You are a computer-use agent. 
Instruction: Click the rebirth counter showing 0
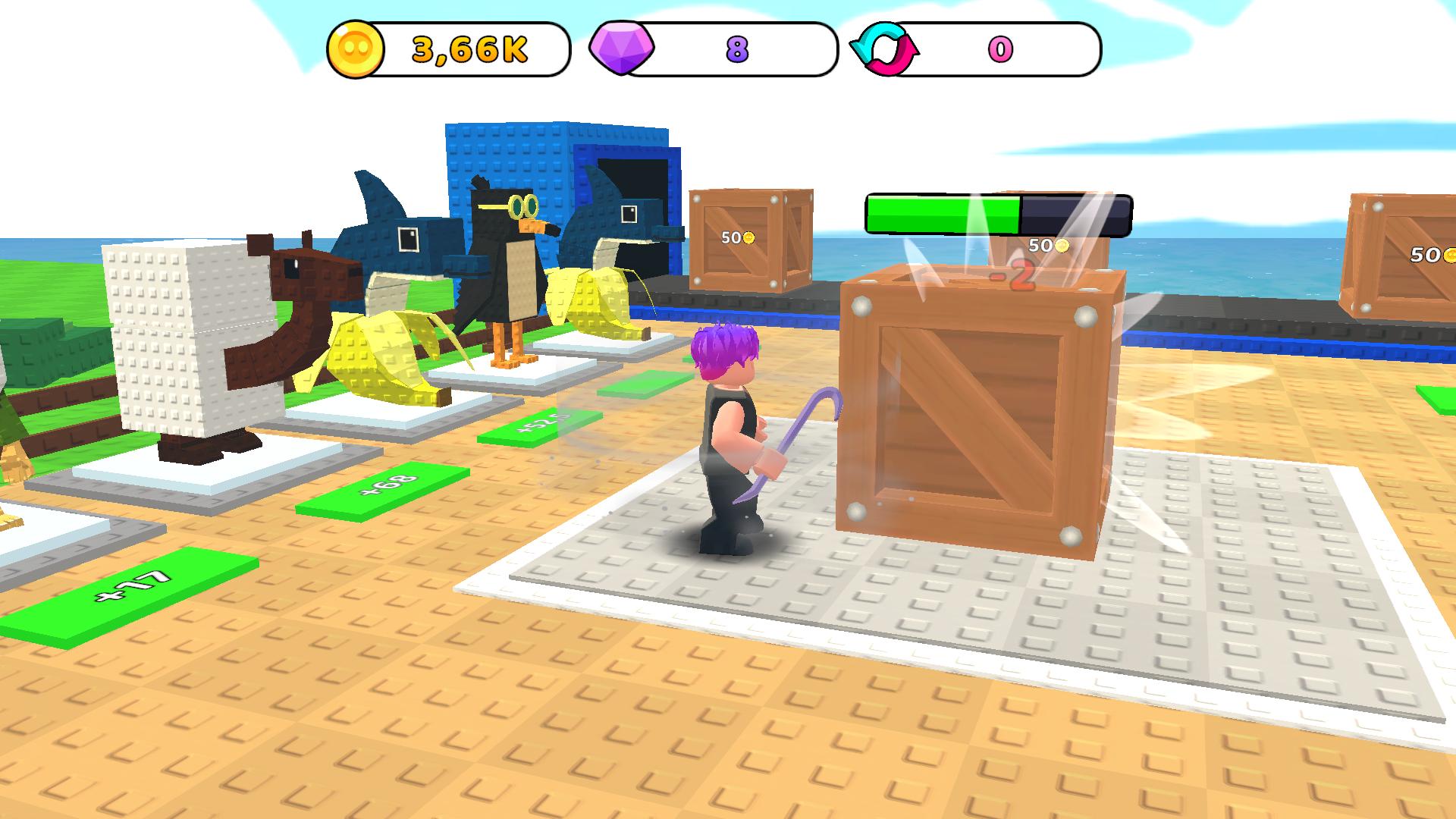point(1001,49)
